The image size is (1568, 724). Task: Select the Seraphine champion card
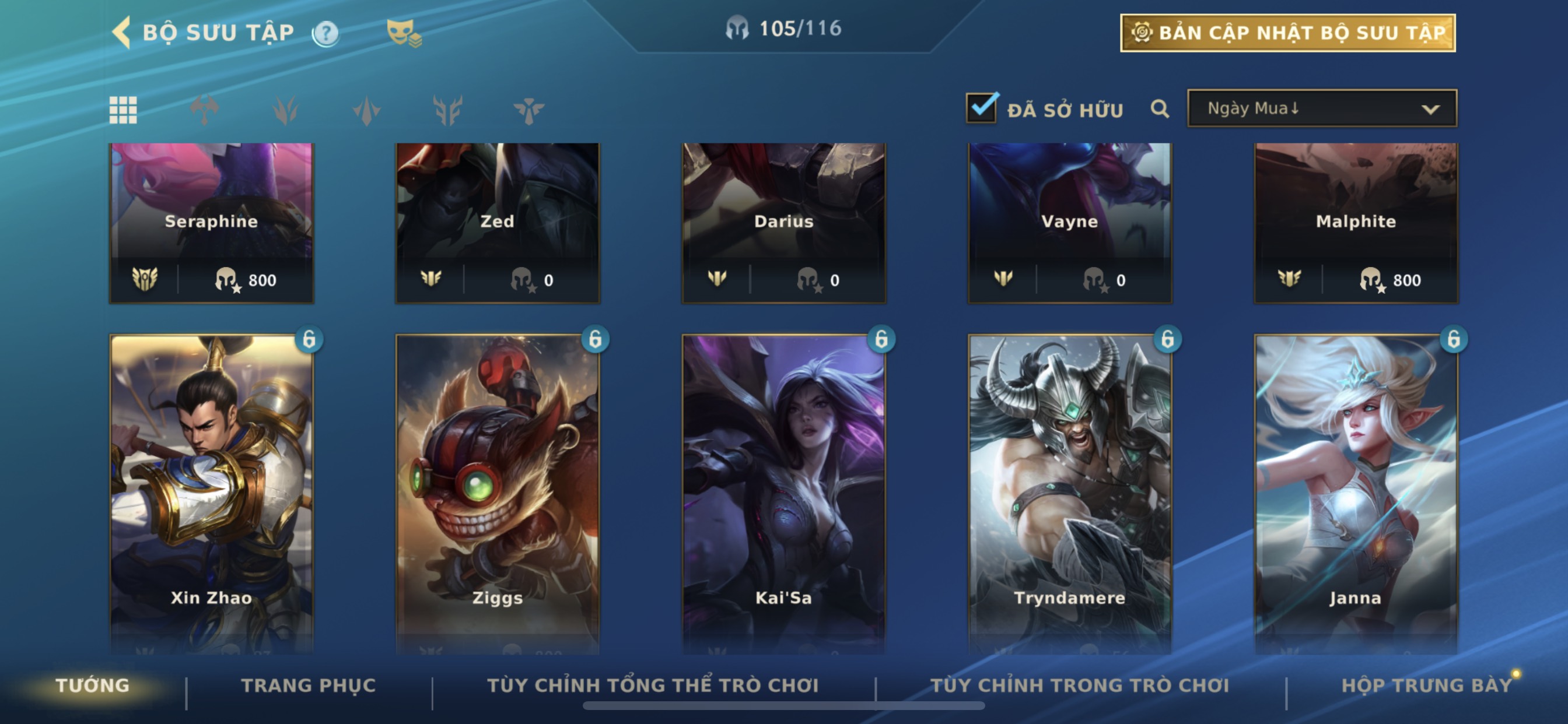point(211,222)
